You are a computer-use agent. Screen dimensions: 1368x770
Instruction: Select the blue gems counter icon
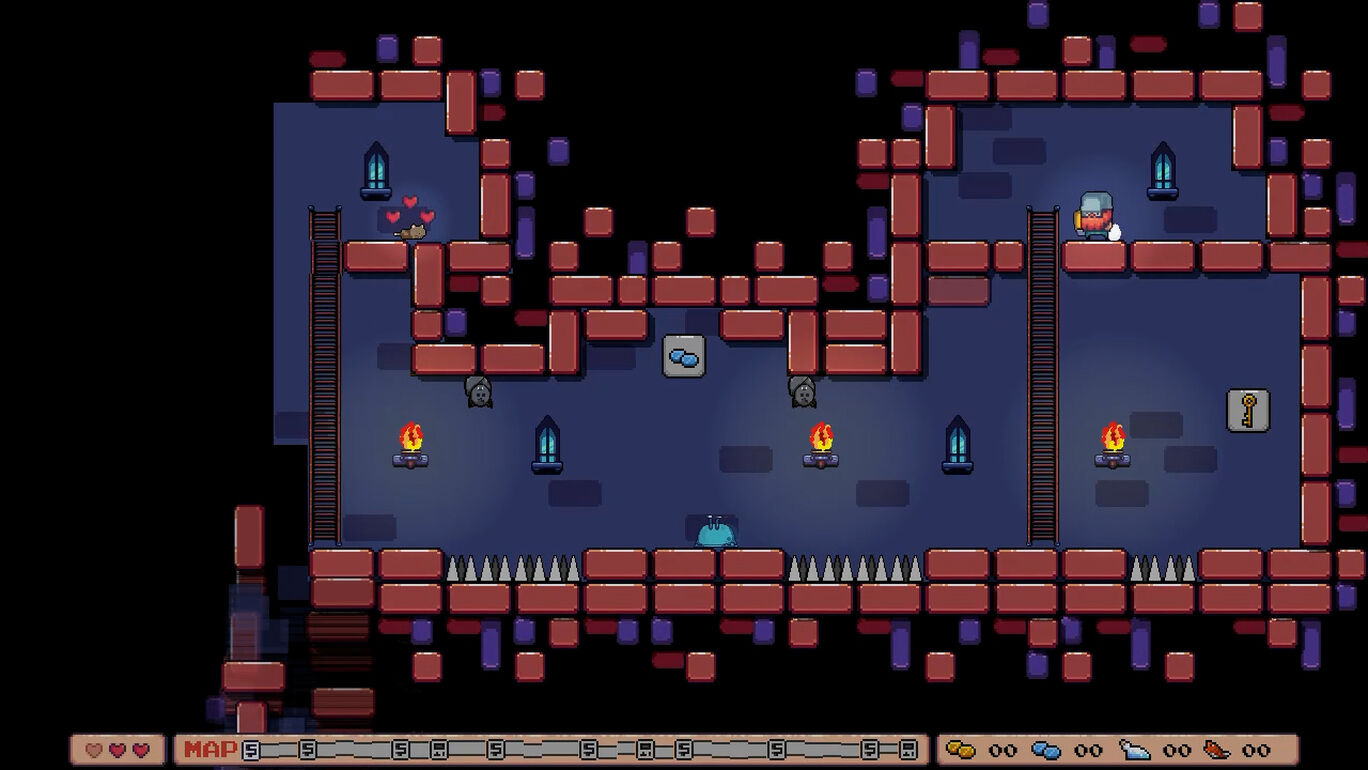coord(1046,749)
